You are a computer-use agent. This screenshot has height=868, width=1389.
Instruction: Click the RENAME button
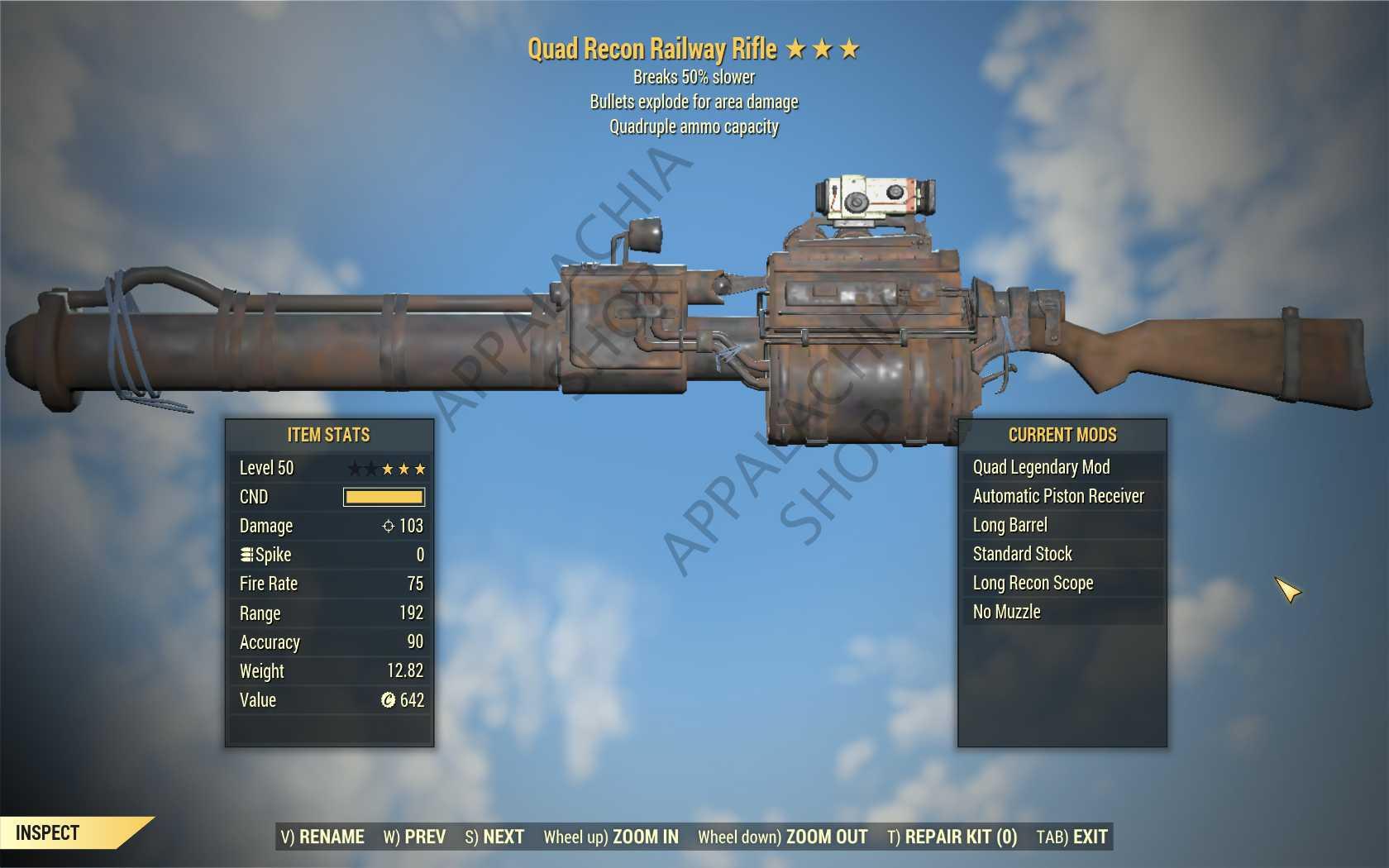(x=322, y=837)
